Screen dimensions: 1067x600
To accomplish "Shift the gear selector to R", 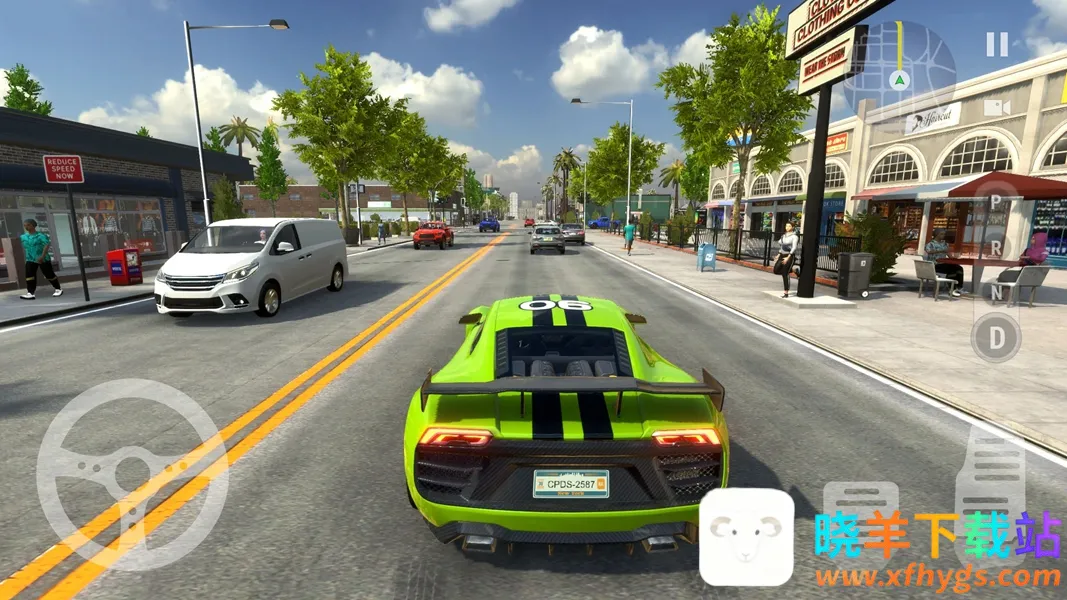I will [996, 246].
